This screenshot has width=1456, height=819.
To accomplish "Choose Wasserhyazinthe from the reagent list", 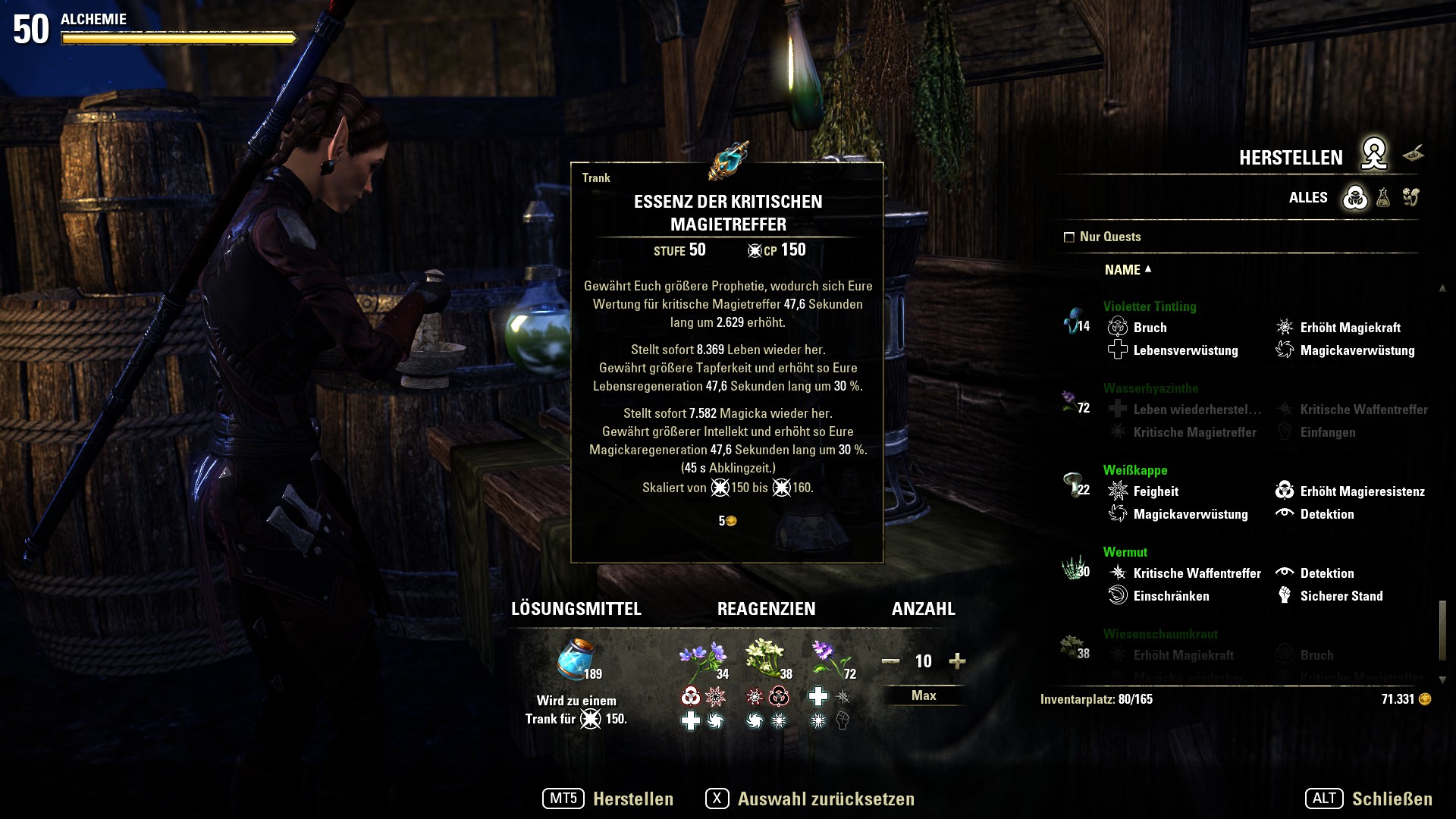I will 1150,388.
